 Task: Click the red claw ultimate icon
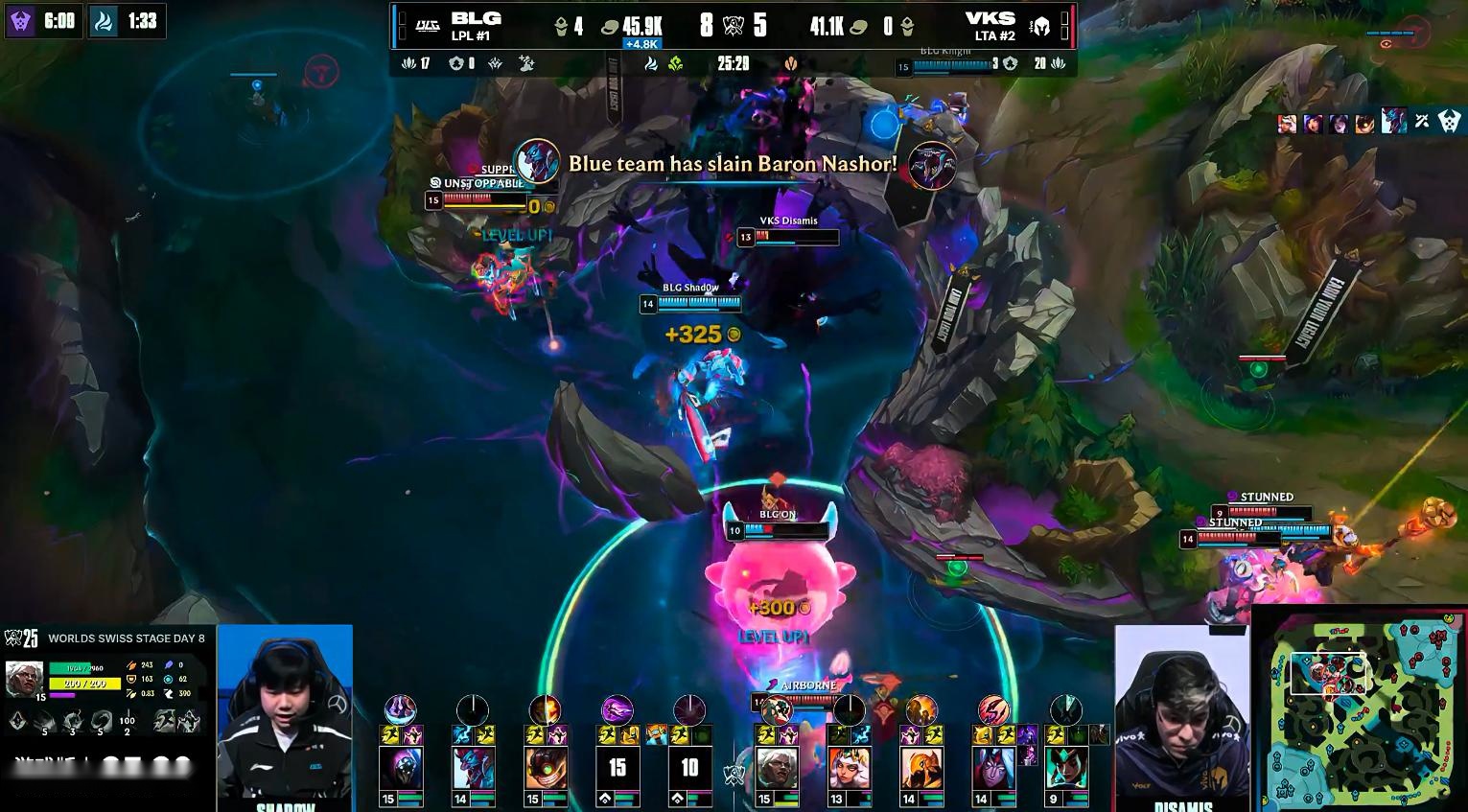tap(993, 710)
